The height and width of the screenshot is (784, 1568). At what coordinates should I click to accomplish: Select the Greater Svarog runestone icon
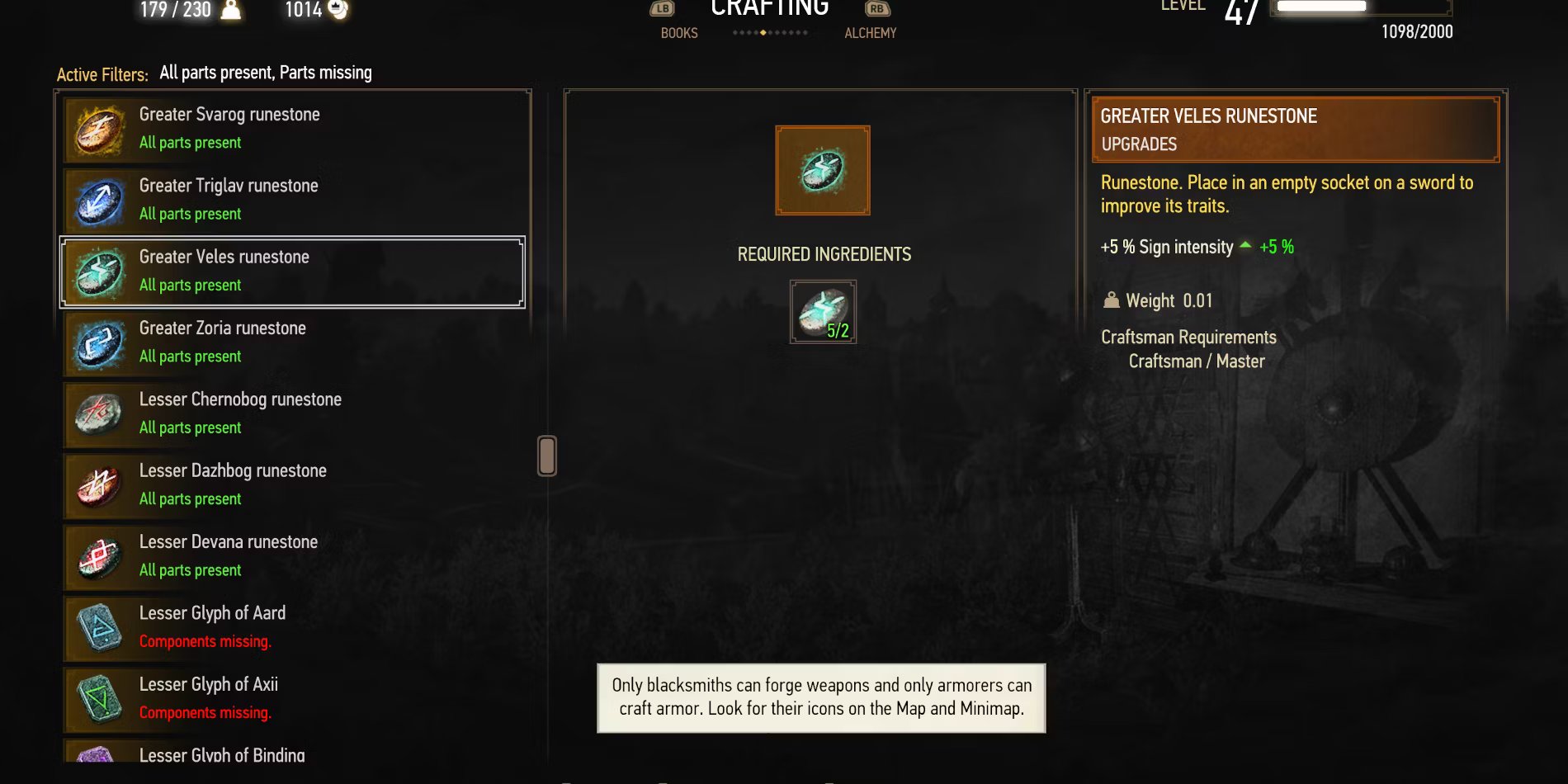(98, 128)
